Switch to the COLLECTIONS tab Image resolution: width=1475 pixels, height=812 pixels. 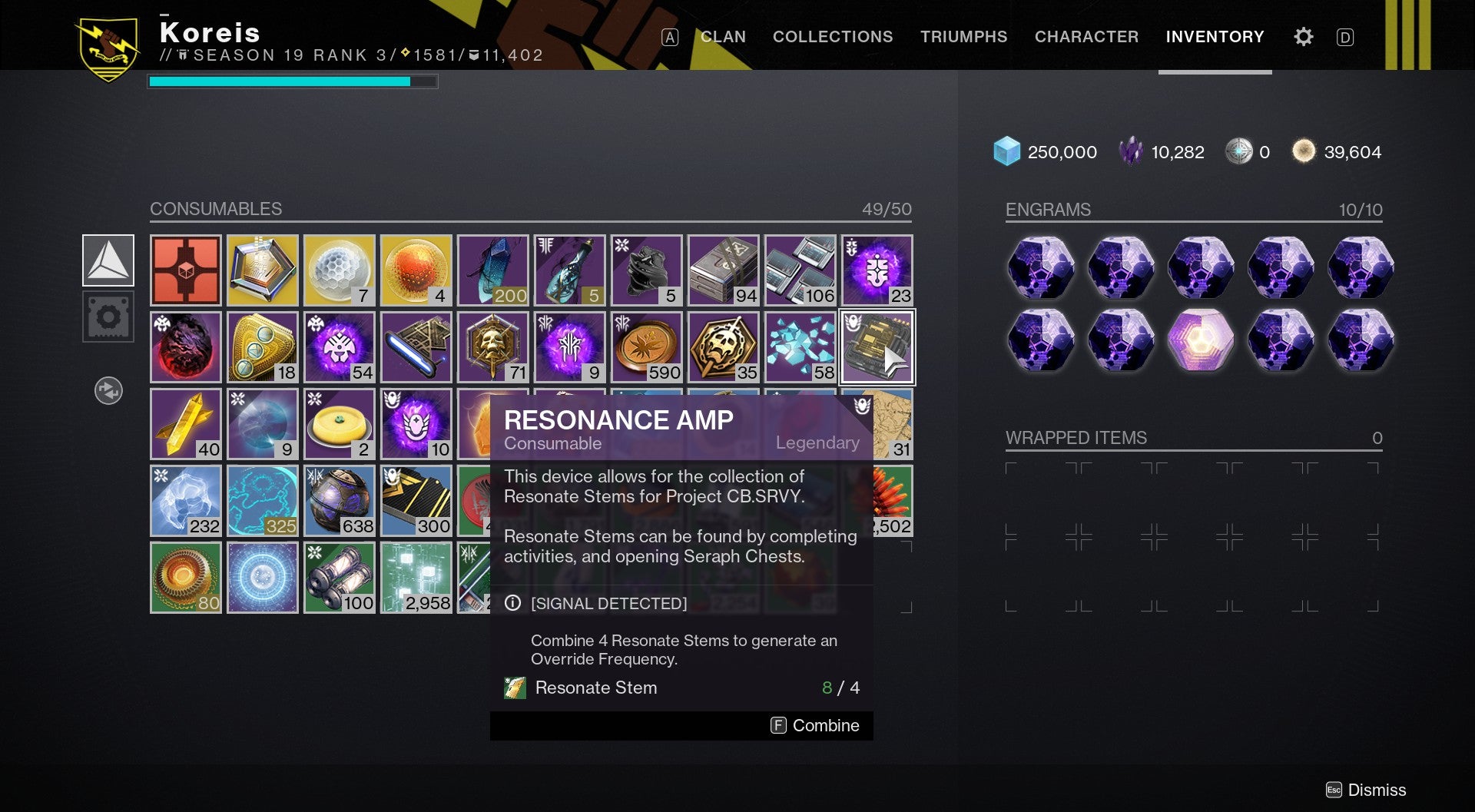click(832, 36)
